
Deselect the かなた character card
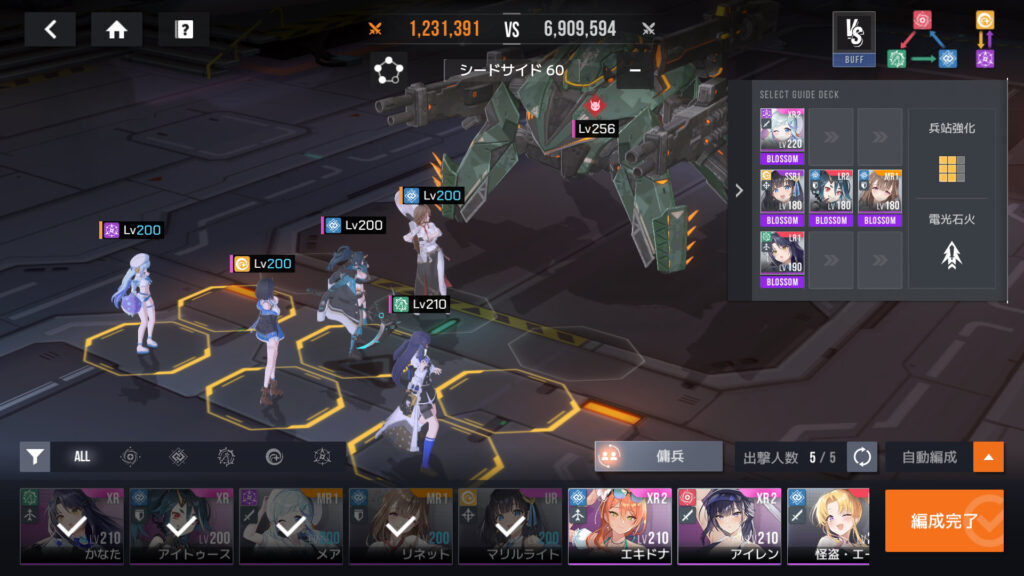[71, 527]
